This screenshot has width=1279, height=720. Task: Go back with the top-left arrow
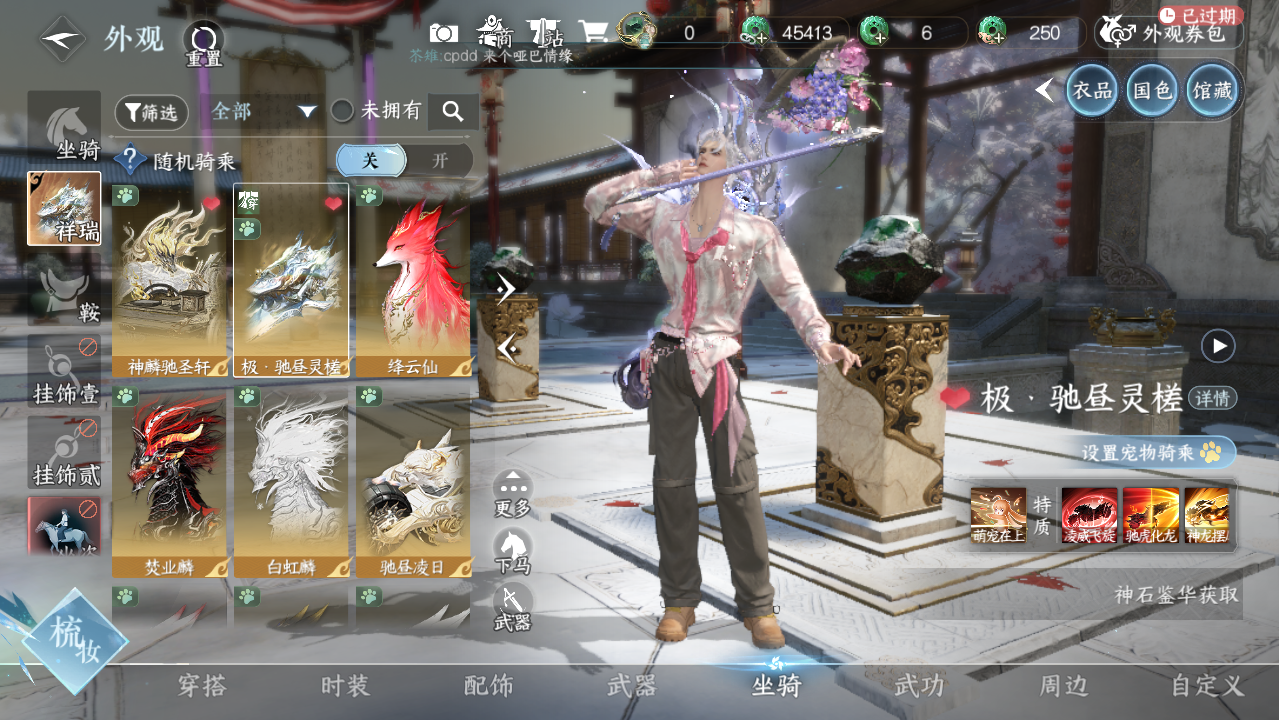coord(62,40)
